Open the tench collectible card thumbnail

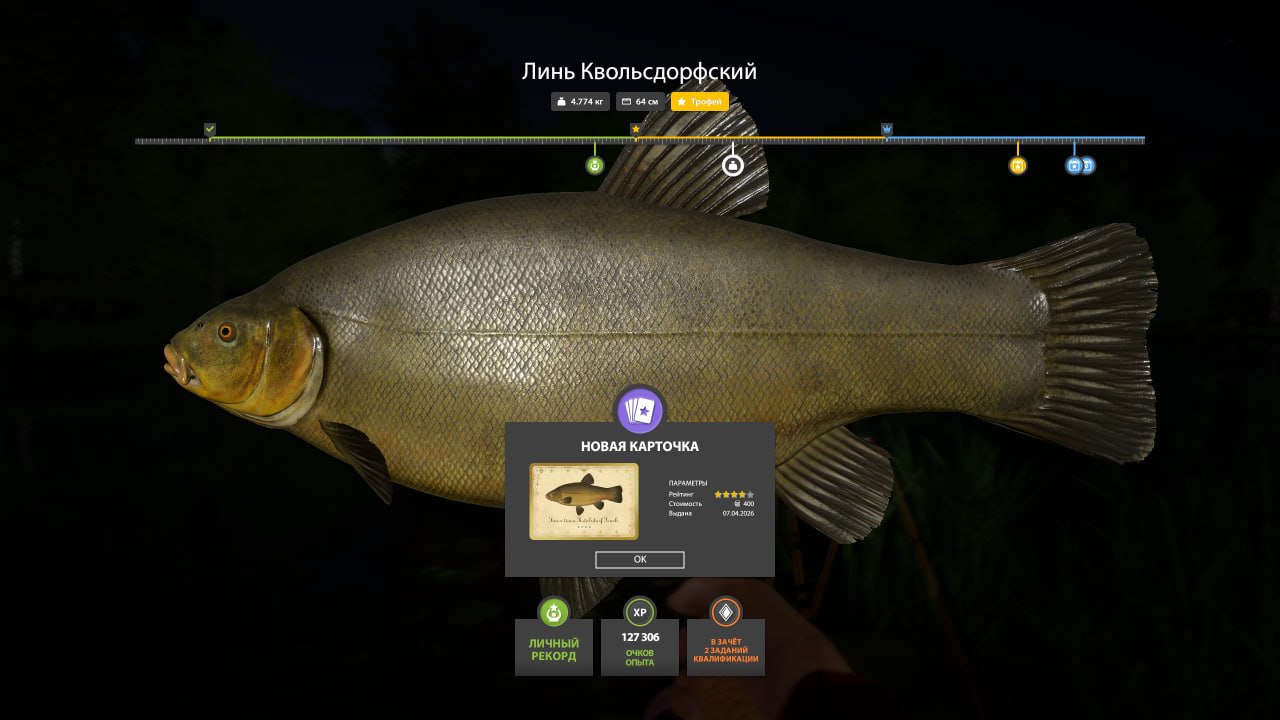click(x=585, y=501)
